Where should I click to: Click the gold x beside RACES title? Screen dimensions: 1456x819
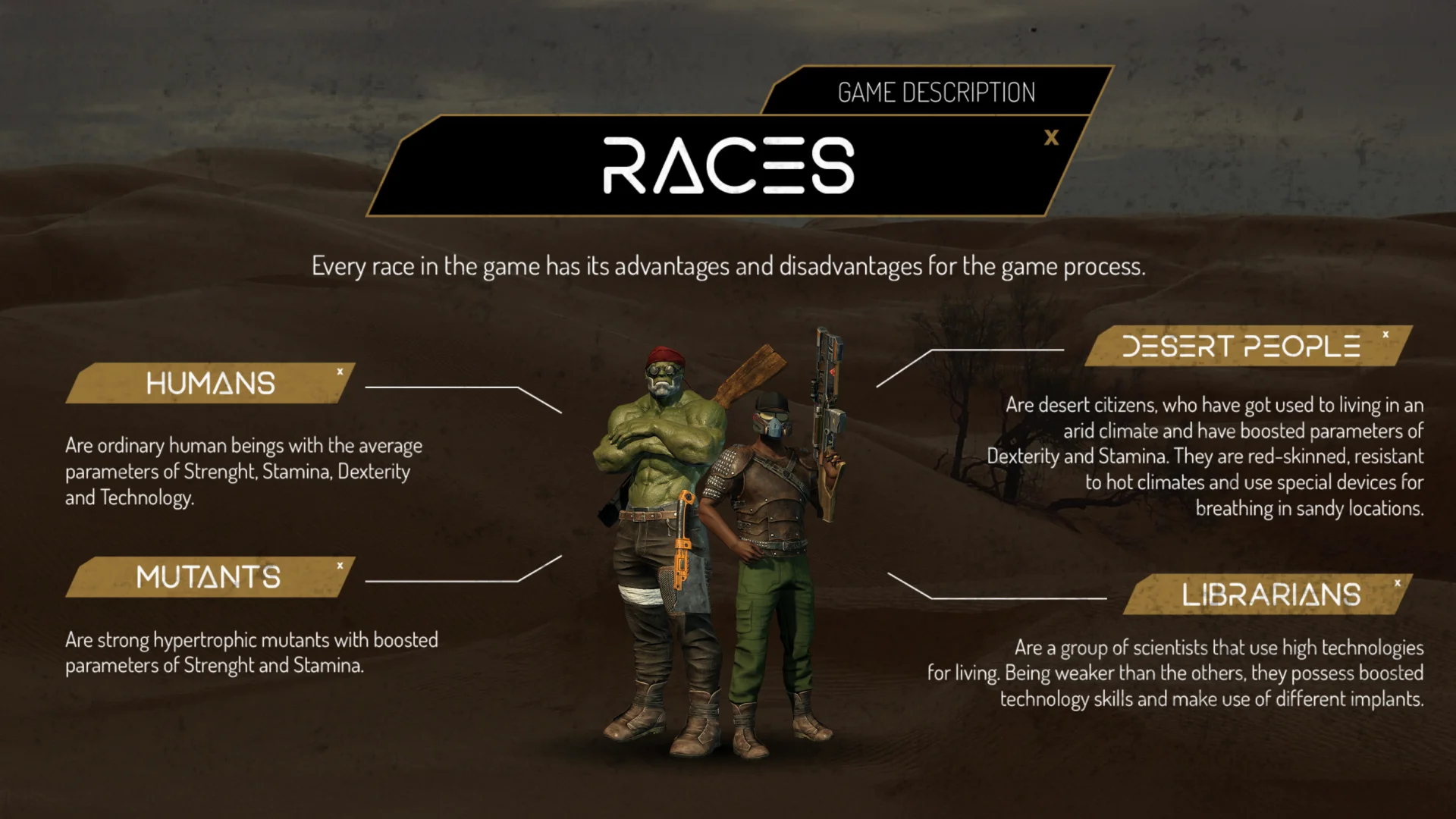tap(1052, 139)
